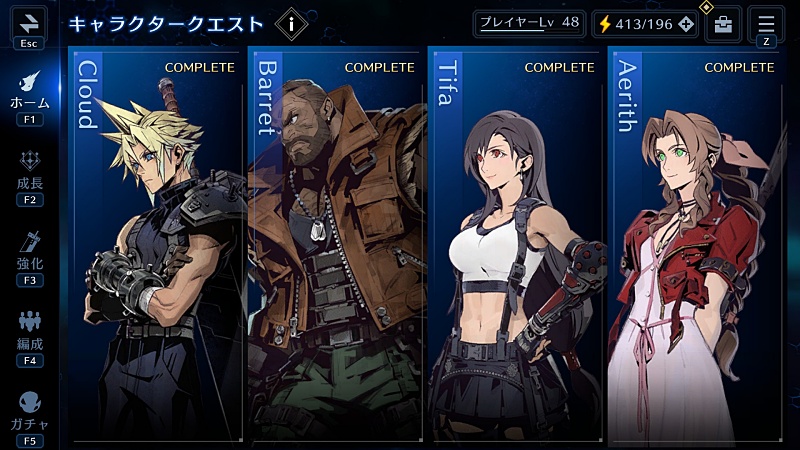Show info via the diamond i icon
Viewport: 800px width, 450px height.
pos(291,23)
